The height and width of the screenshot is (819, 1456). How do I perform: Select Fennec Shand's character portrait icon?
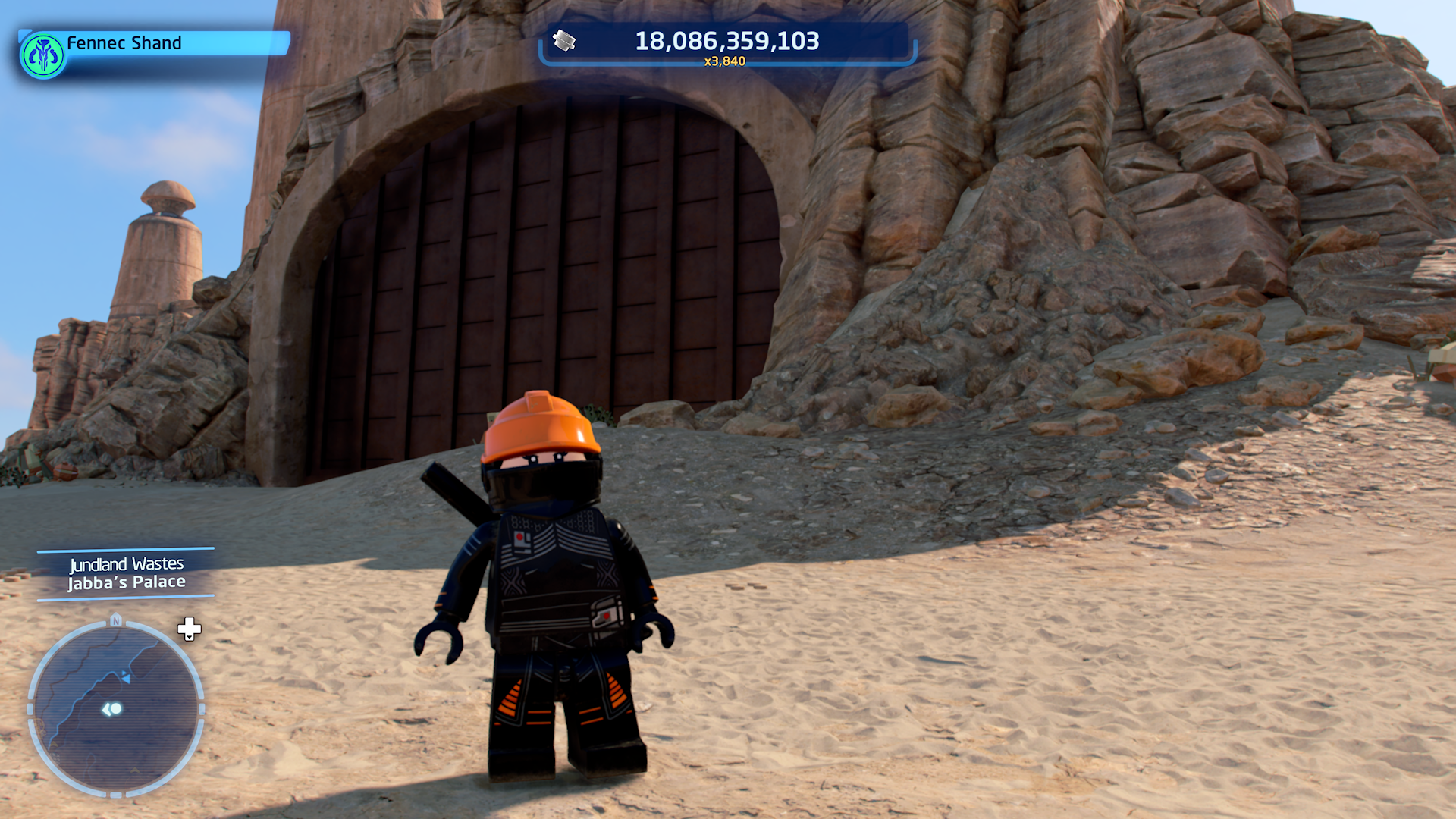43,55
